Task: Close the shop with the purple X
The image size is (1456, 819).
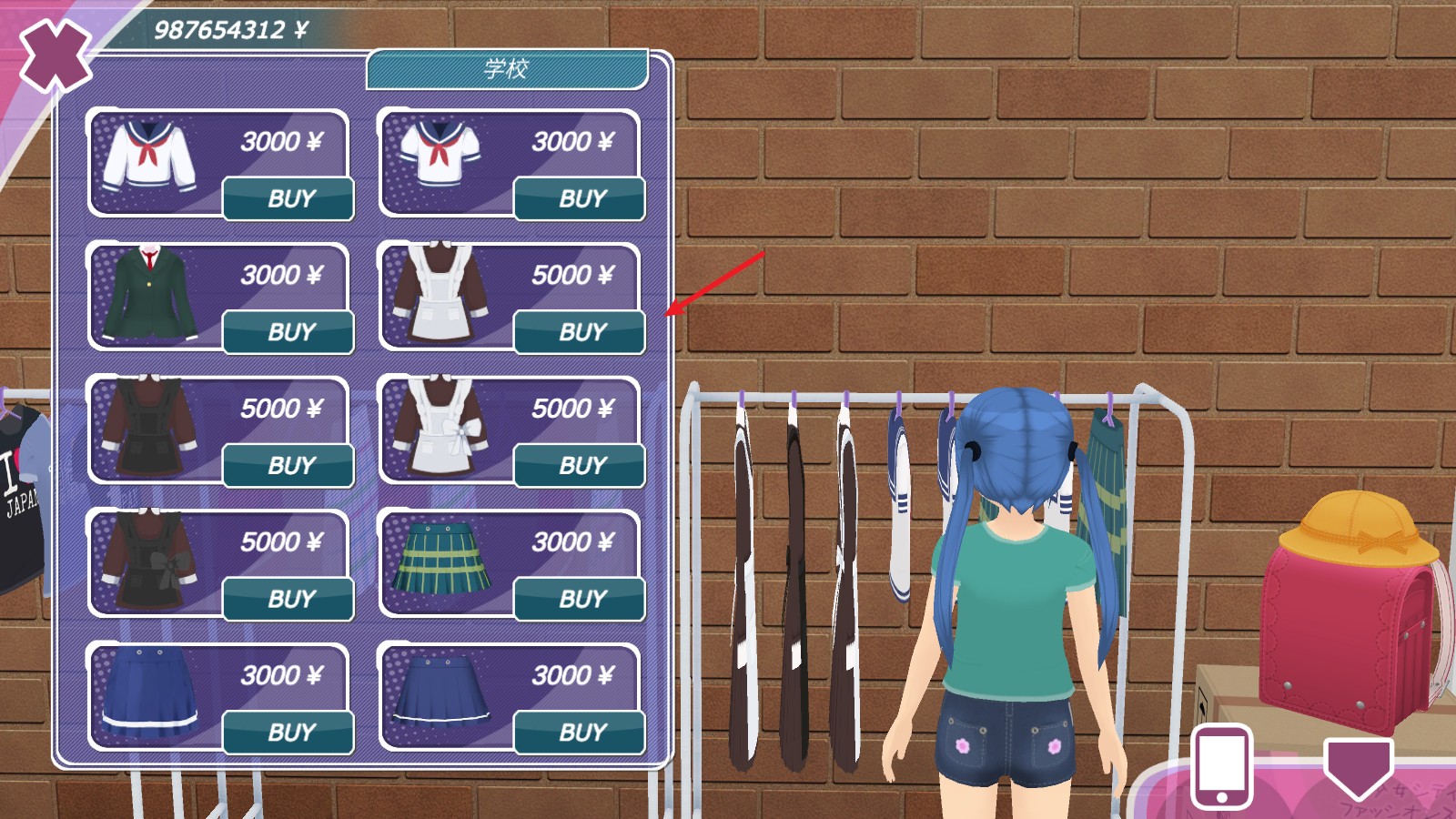Action: [x=55, y=55]
